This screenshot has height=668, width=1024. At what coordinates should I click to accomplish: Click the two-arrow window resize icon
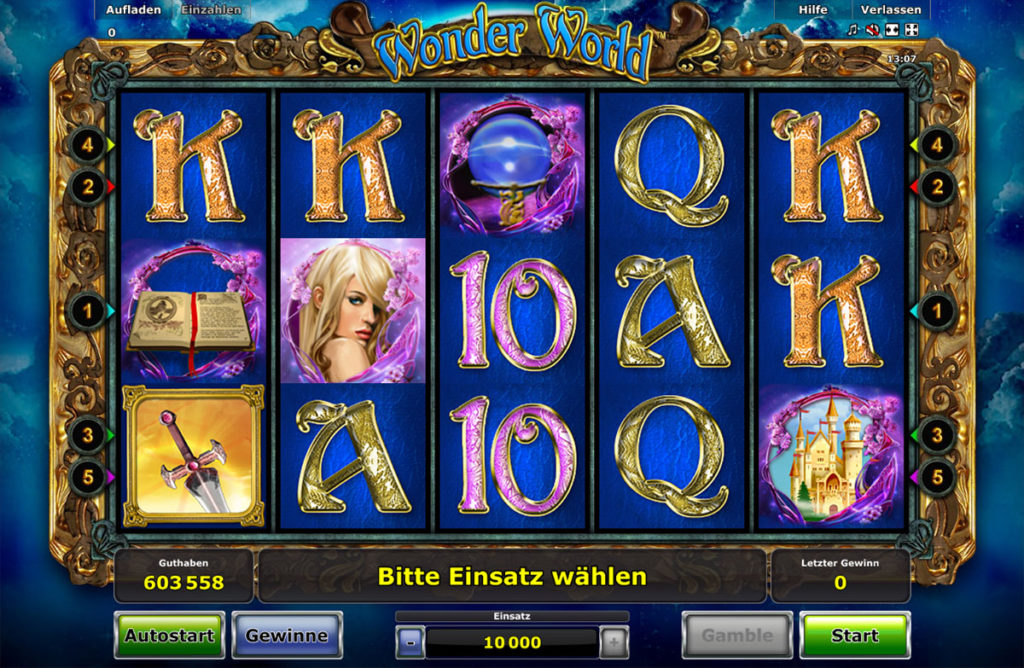point(890,30)
